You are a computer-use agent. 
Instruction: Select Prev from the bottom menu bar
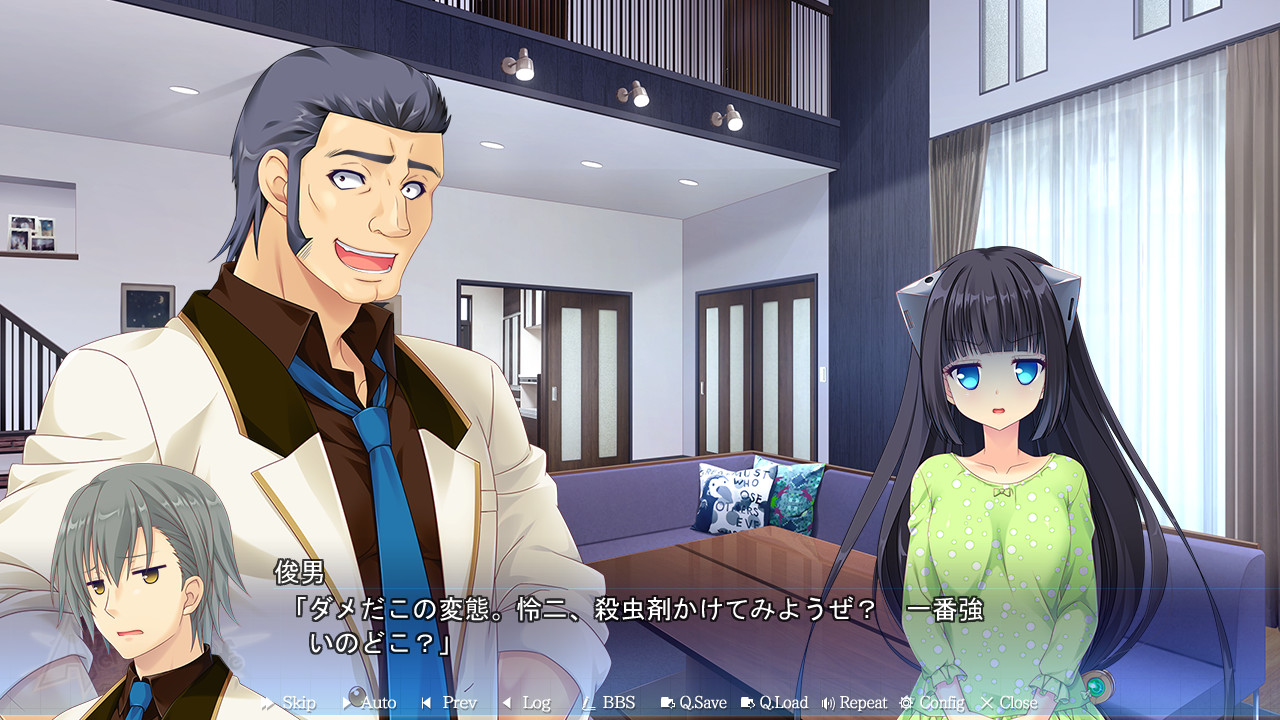(x=458, y=701)
